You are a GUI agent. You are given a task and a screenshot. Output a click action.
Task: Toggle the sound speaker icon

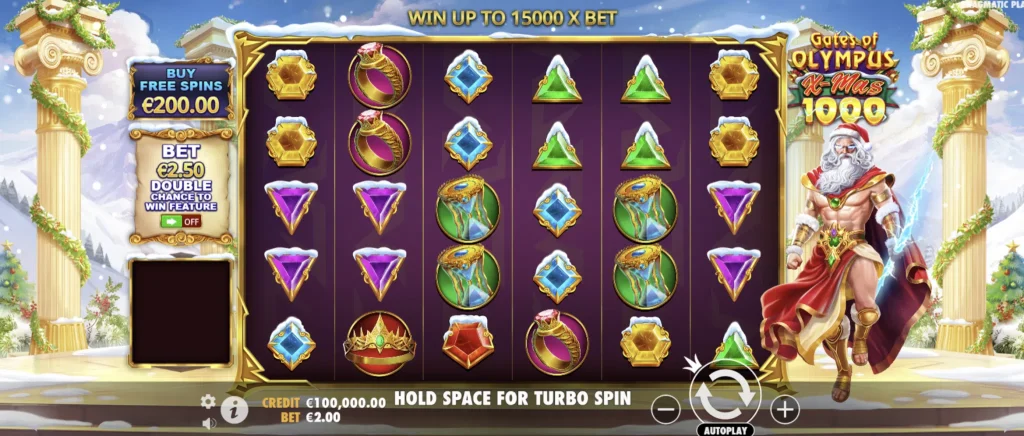208,423
